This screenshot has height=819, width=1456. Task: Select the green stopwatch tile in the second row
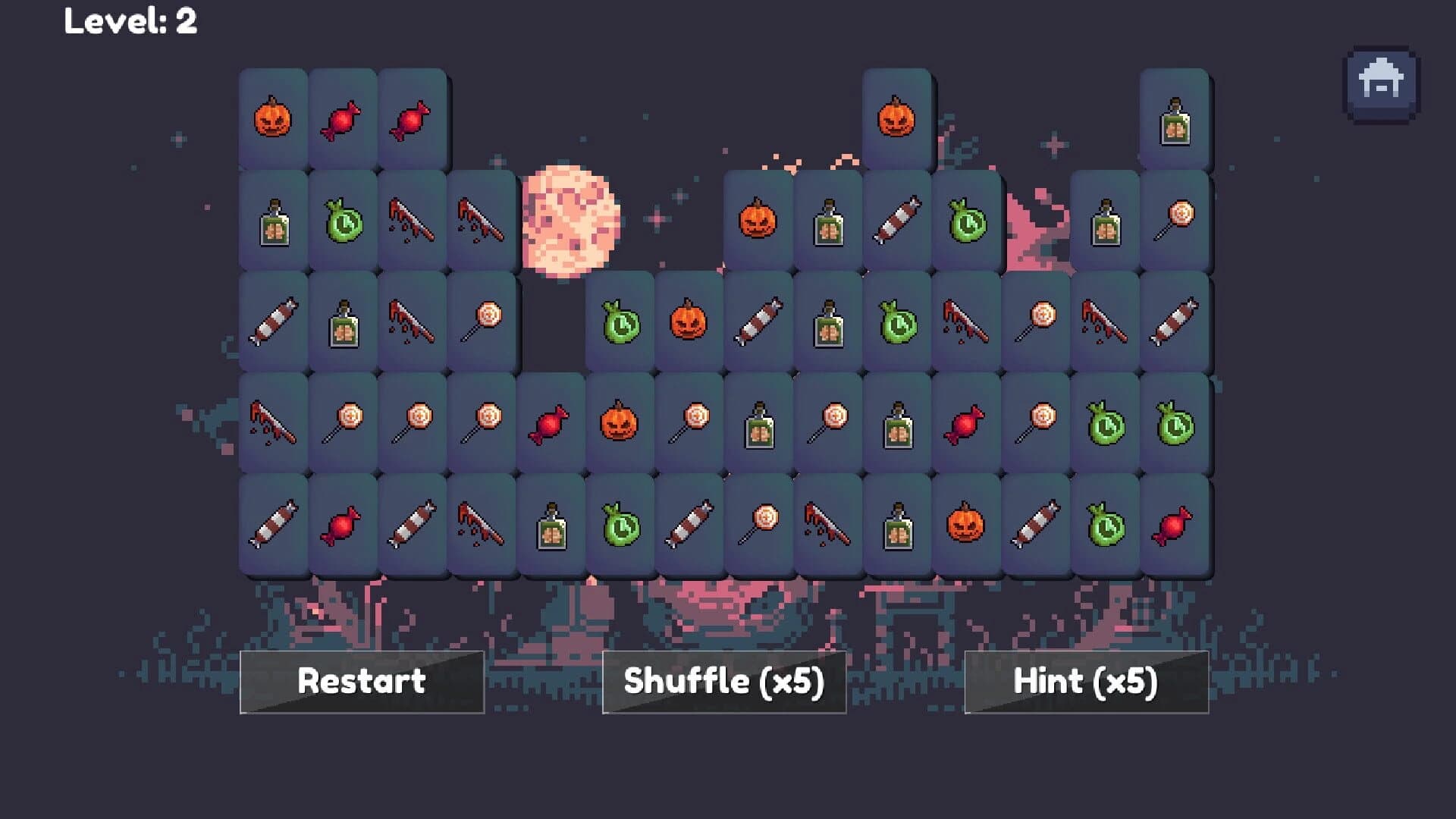343,220
